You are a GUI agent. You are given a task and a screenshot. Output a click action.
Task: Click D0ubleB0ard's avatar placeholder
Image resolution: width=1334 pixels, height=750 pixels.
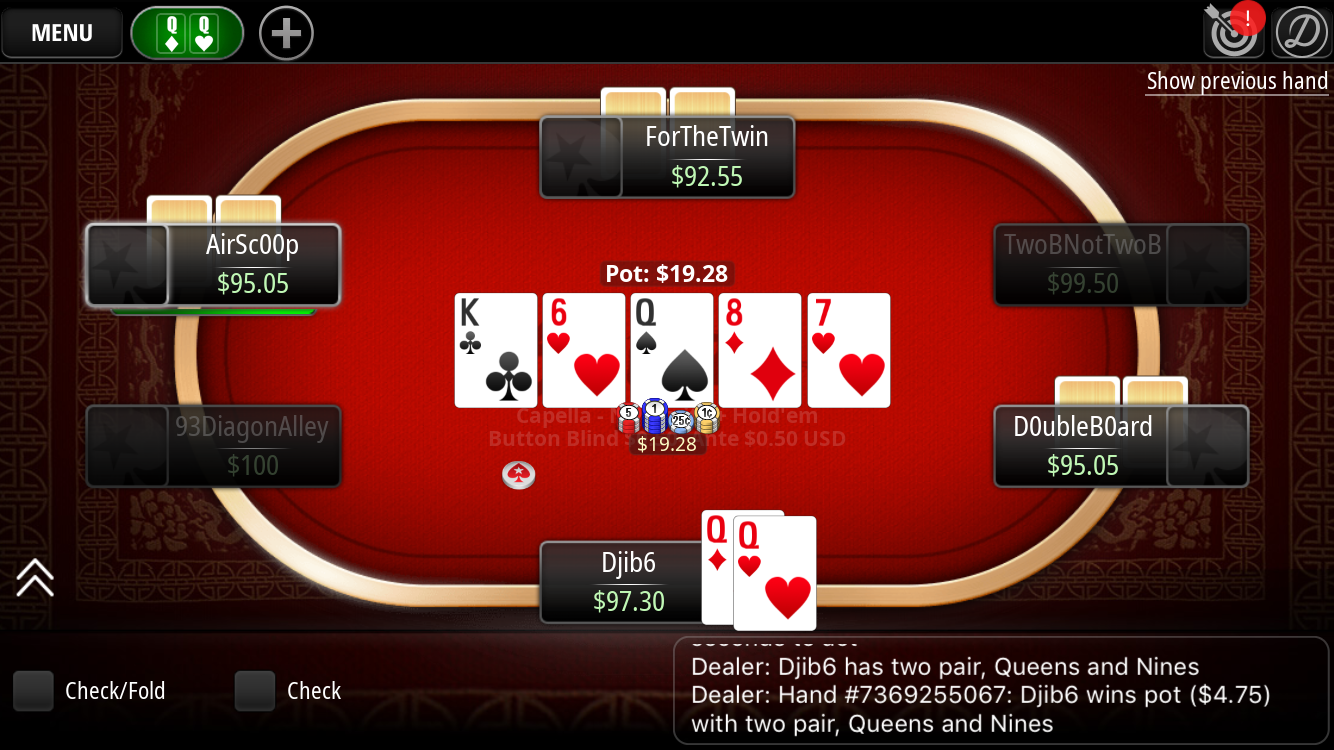click(x=1207, y=446)
